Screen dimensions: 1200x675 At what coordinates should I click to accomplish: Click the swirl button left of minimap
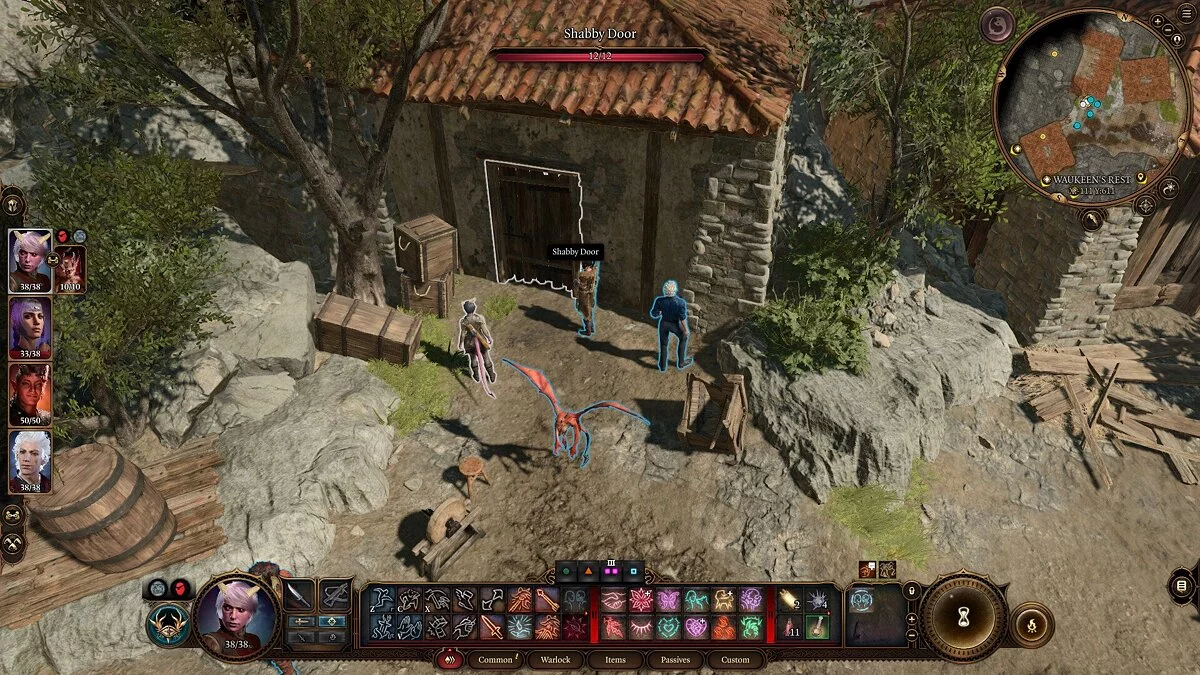pos(997,25)
